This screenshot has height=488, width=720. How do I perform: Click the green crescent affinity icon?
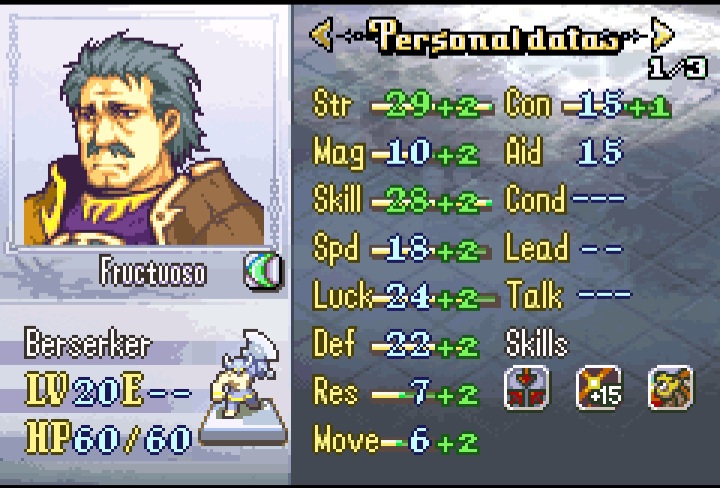pos(263,271)
